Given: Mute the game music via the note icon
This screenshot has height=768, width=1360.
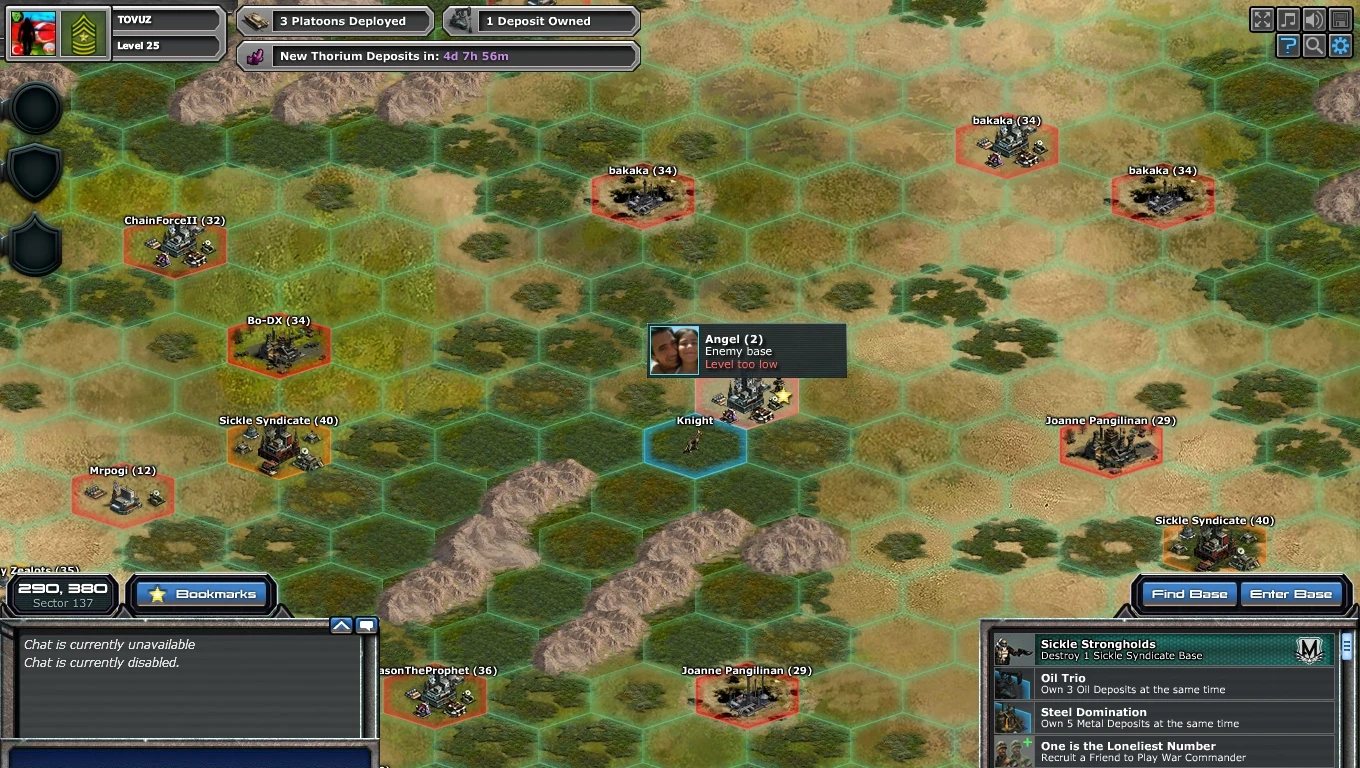Looking at the screenshot, I should [1288, 19].
